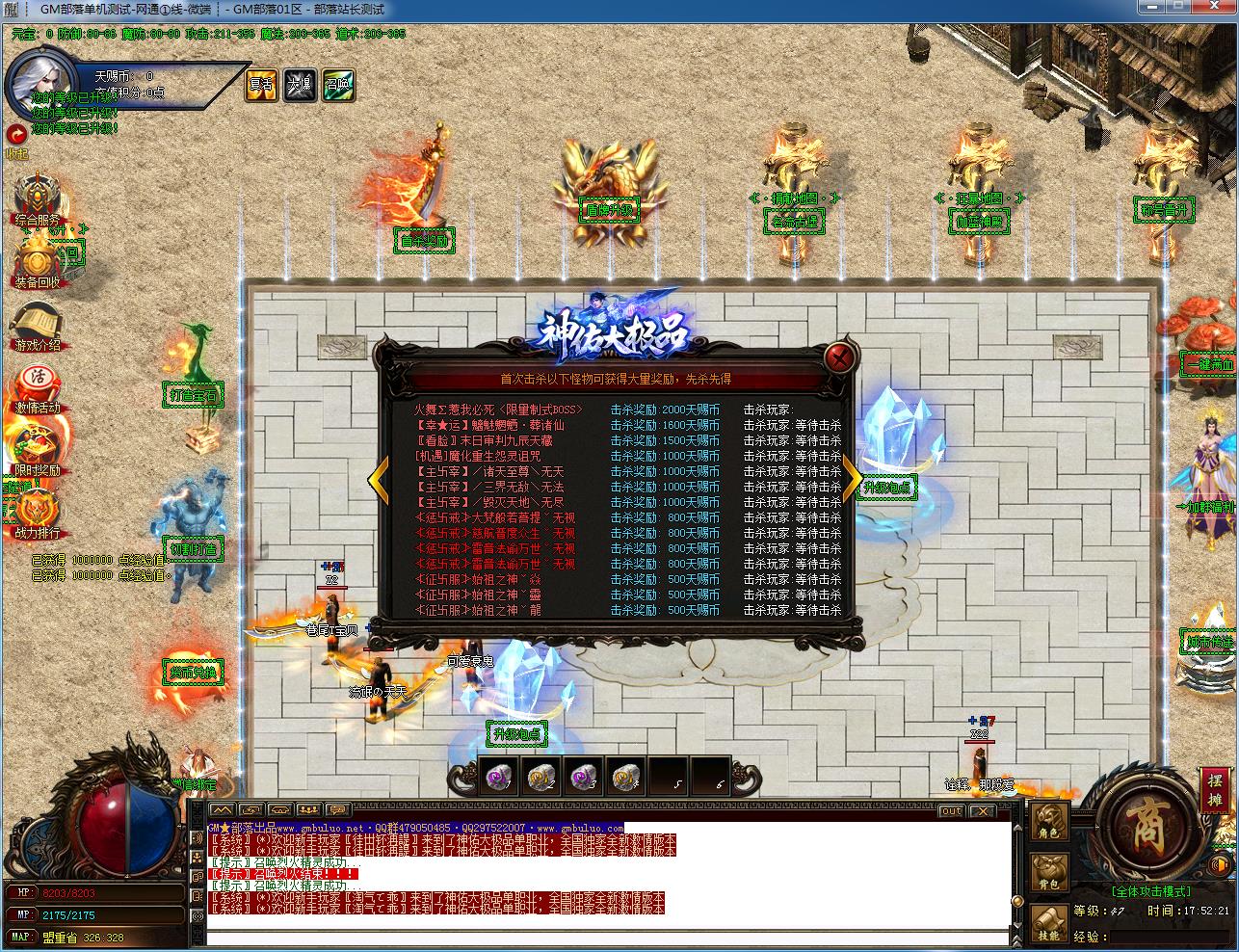Click the right golden arrow of reward panel

[x=852, y=477]
